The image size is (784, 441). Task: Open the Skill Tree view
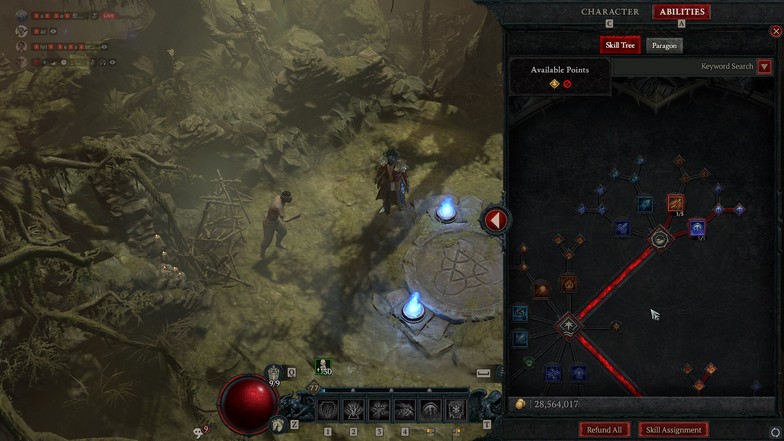620,45
